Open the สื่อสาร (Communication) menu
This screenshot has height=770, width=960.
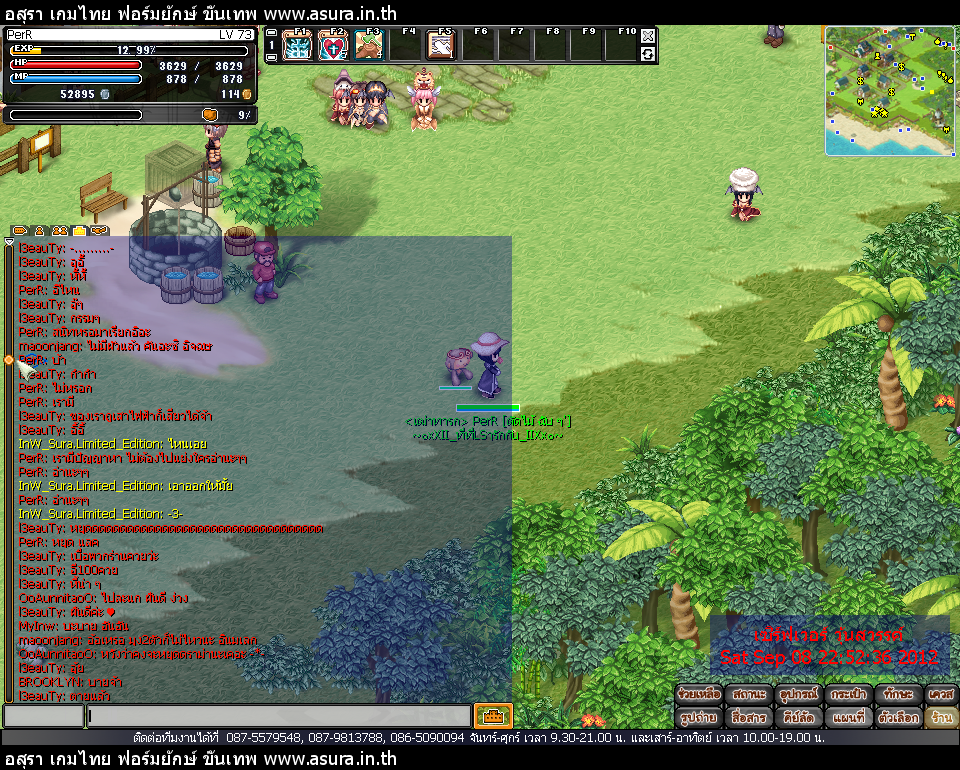point(749,717)
